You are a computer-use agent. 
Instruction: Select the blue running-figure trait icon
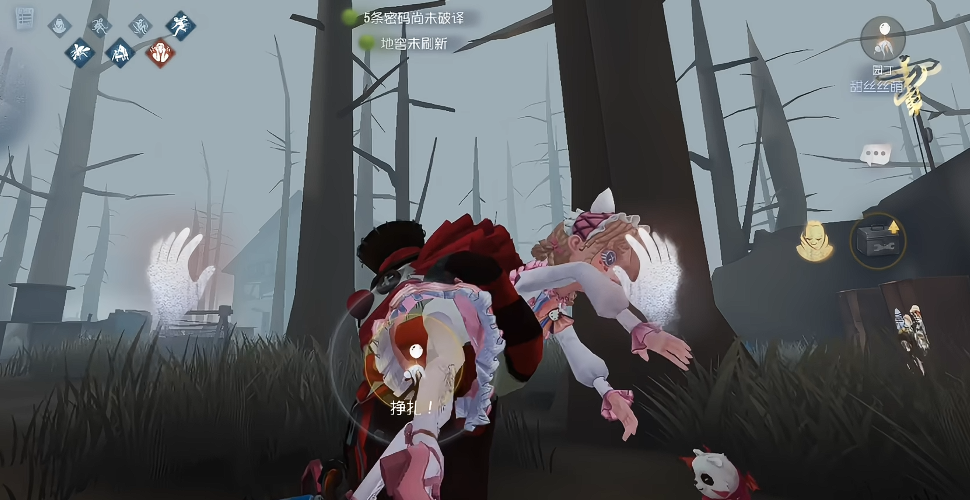181,25
